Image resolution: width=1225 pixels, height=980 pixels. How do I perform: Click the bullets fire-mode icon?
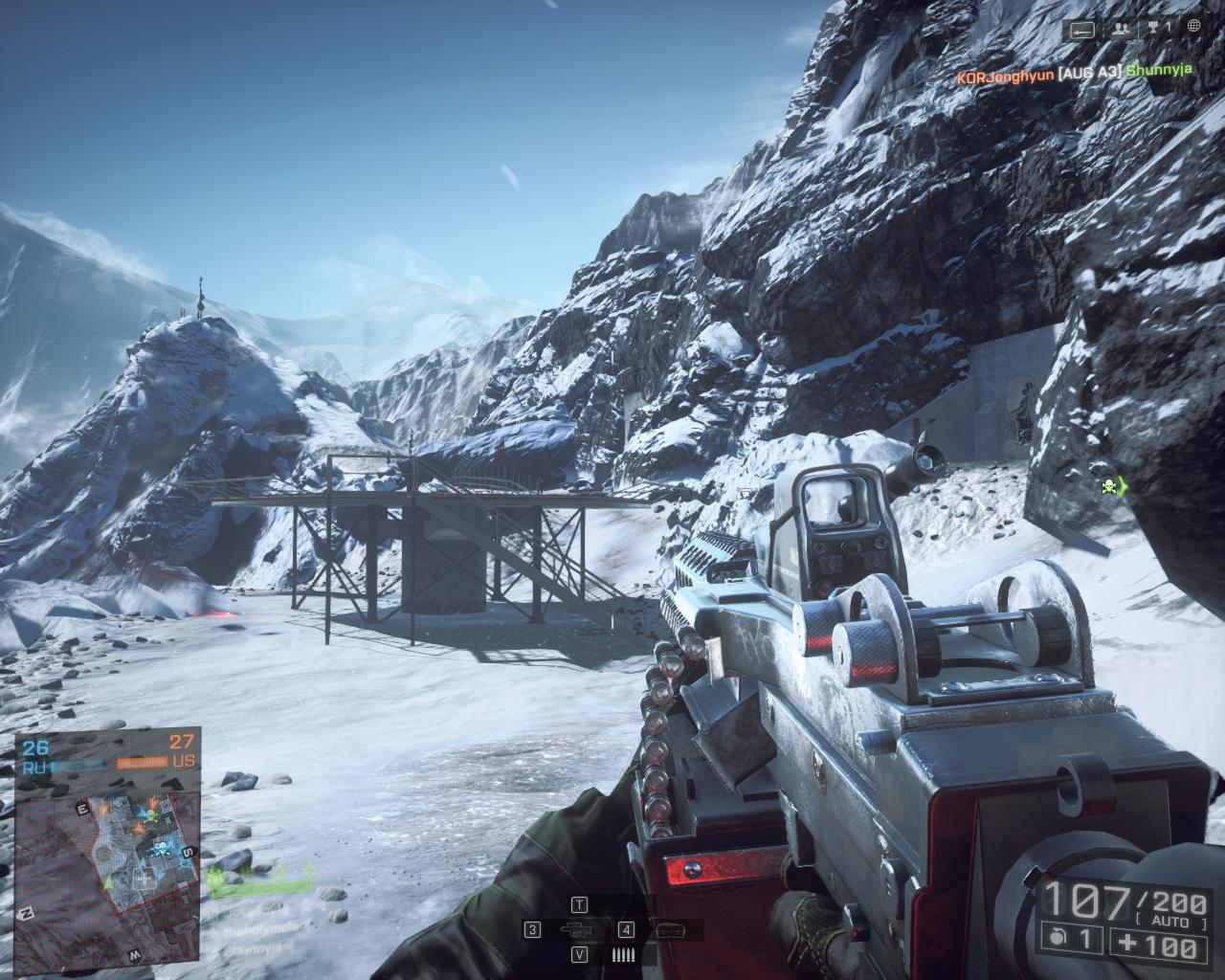click(x=623, y=954)
